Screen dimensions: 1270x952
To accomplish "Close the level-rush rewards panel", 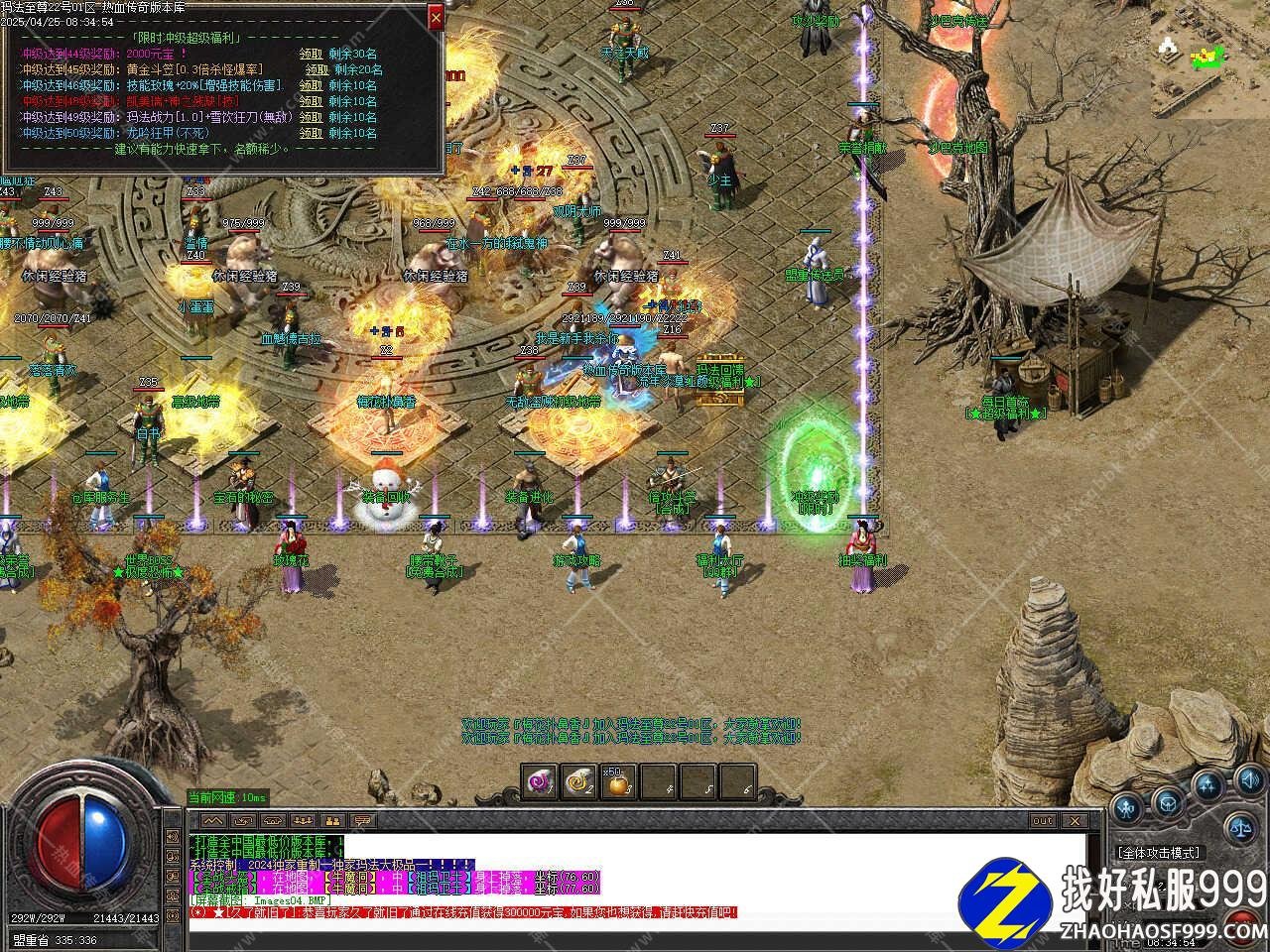I will (x=436, y=17).
